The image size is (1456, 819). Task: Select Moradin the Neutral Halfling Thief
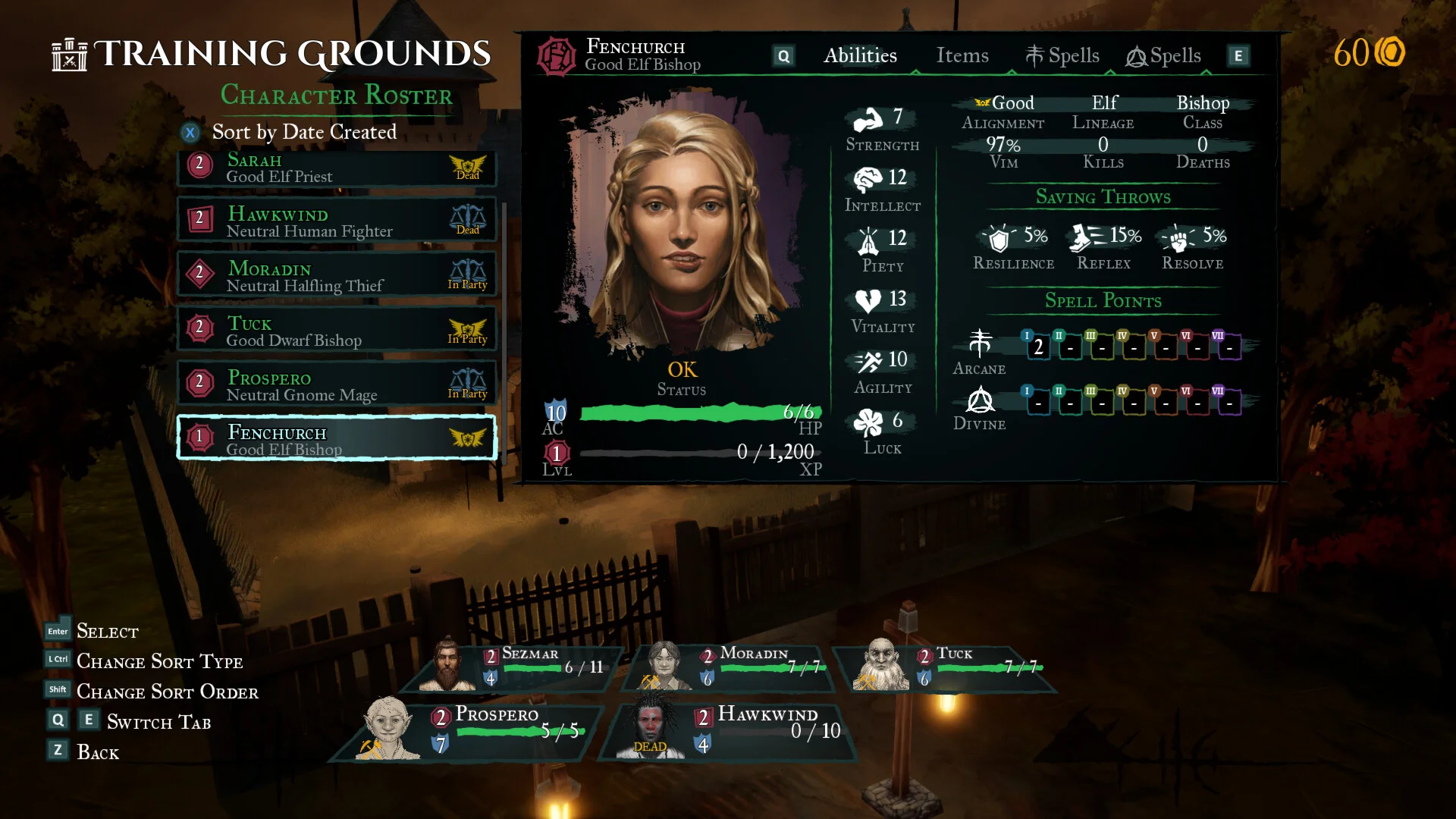(336, 275)
